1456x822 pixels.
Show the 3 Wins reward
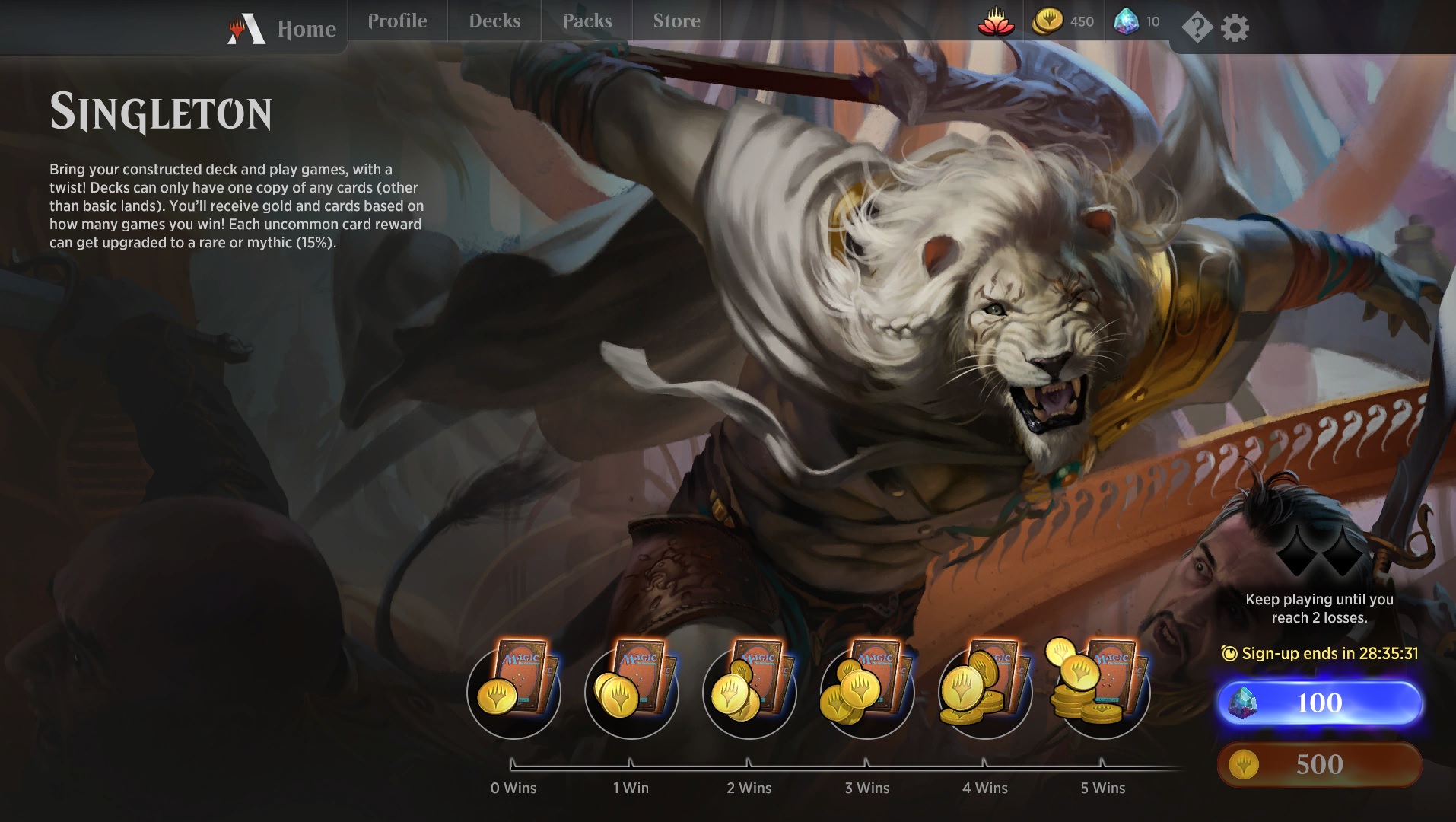(867, 690)
